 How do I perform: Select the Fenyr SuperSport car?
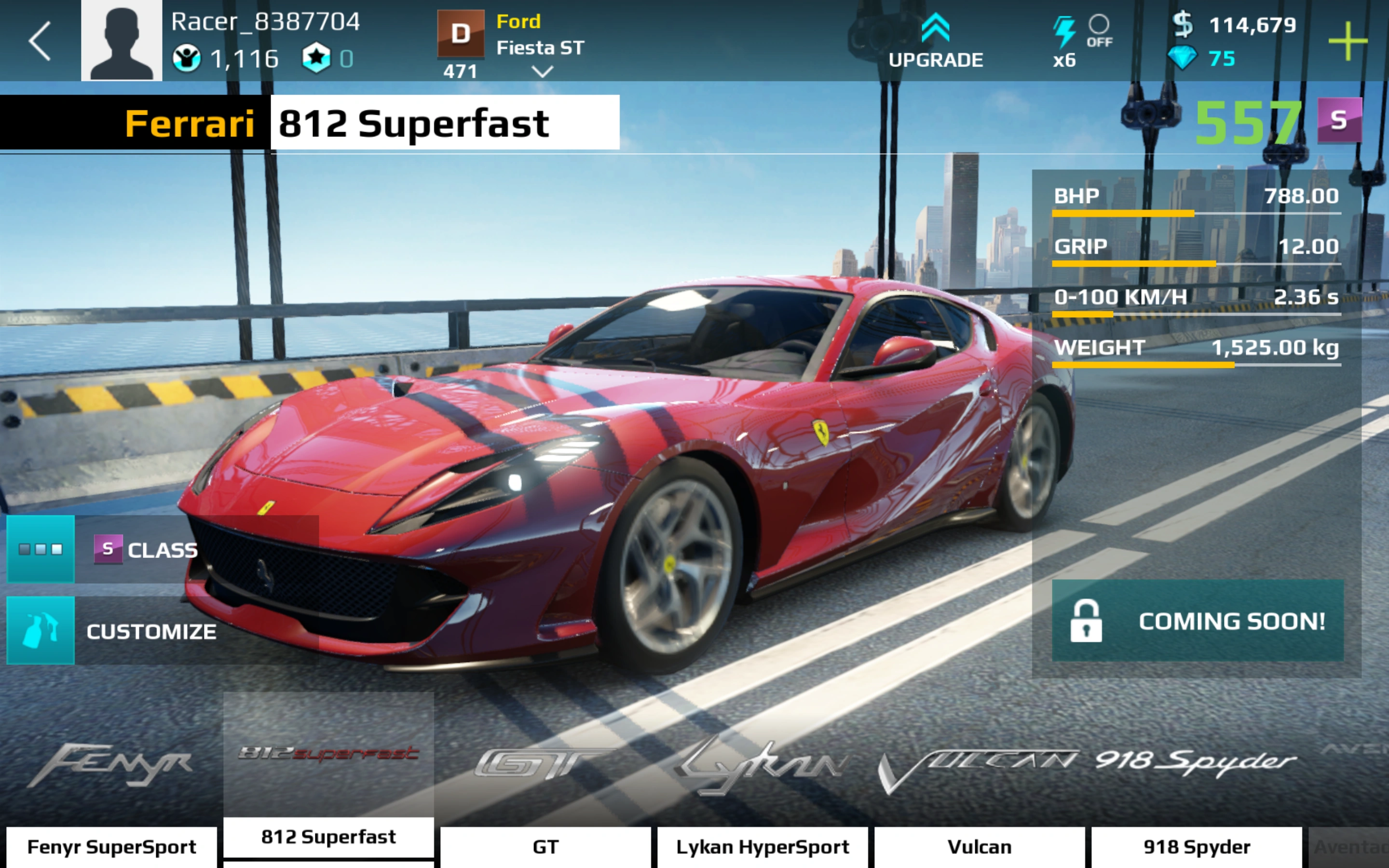tap(112, 847)
